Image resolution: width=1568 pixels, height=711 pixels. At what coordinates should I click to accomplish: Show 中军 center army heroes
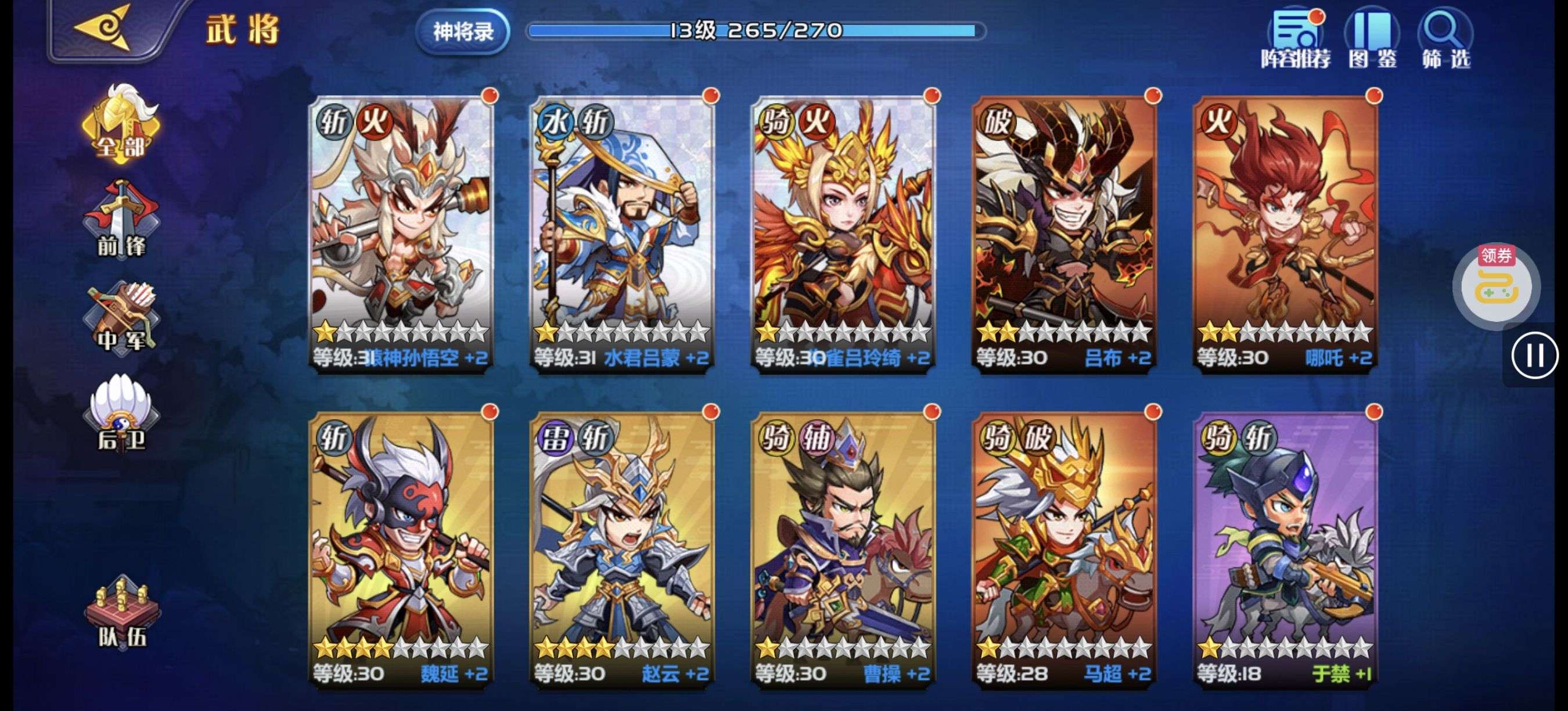tap(121, 318)
